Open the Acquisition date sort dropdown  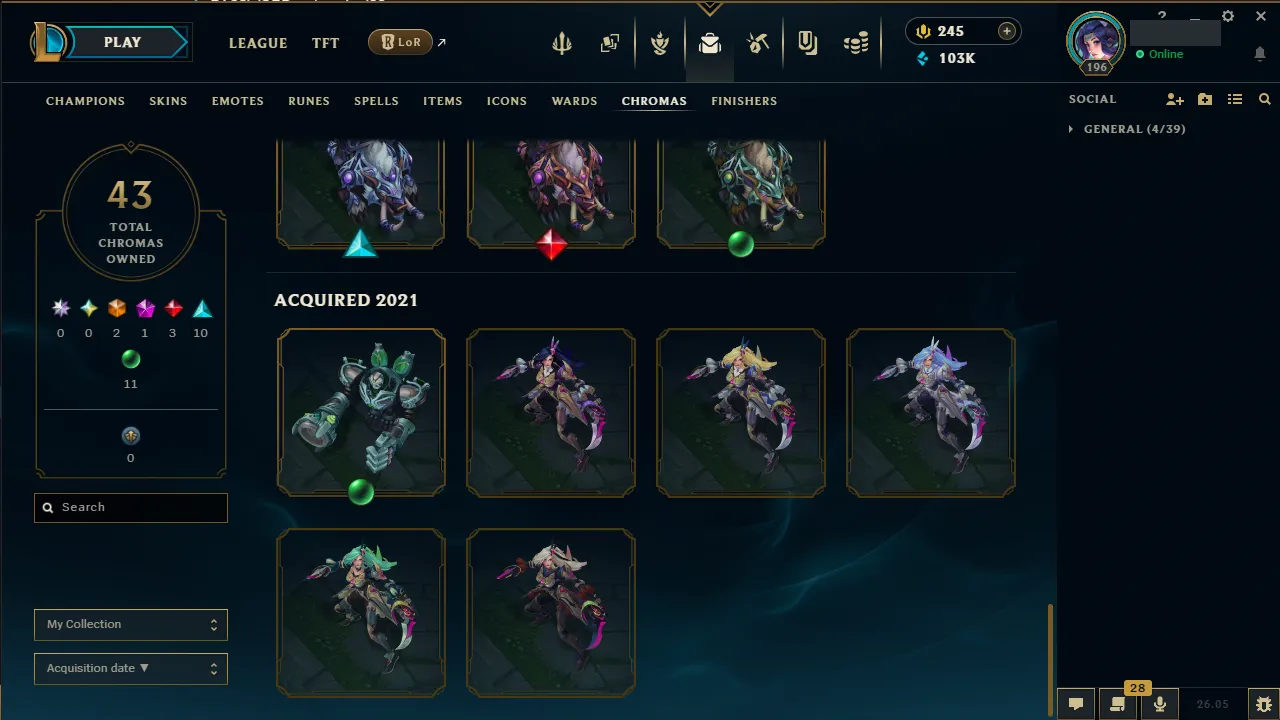[x=130, y=668]
